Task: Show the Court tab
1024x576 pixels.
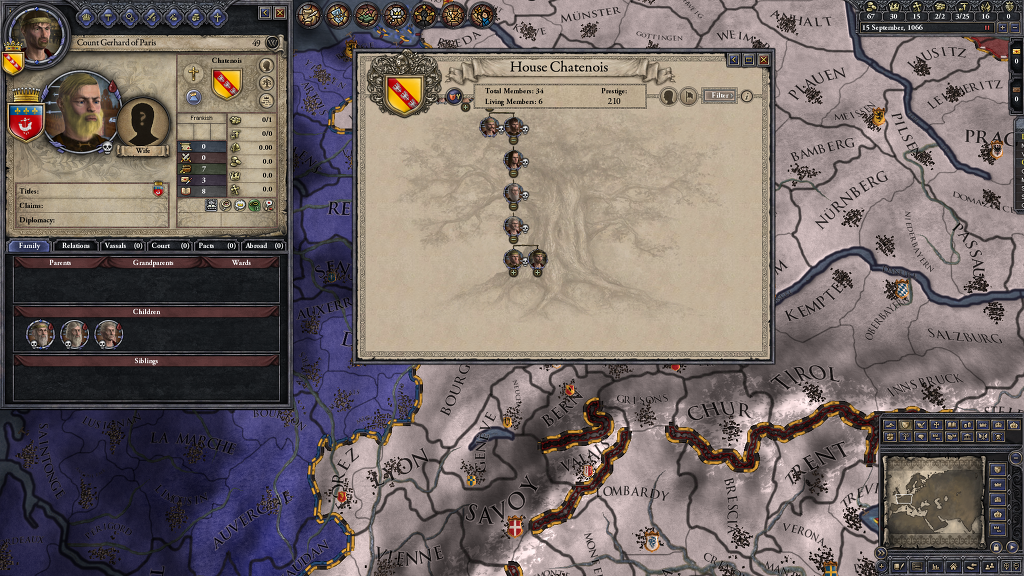Action: tap(166, 245)
